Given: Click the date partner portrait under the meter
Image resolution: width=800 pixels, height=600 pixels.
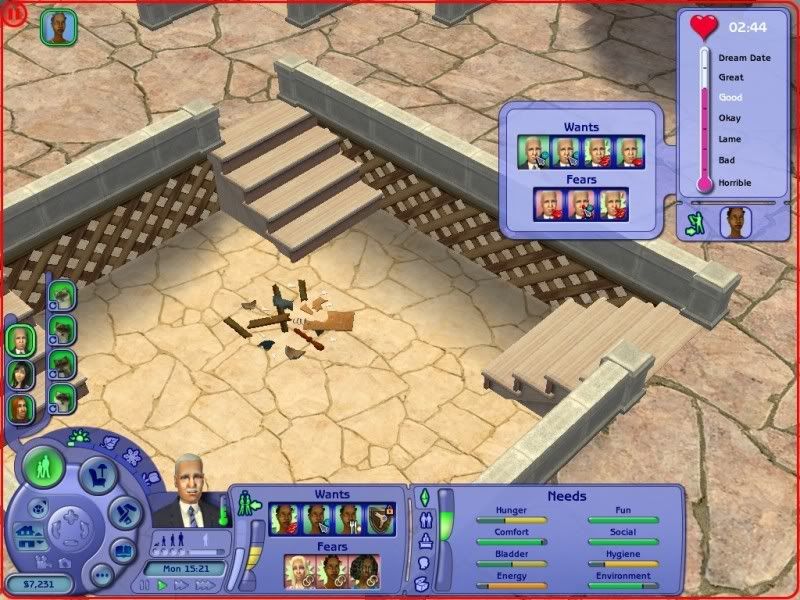Looking at the screenshot, I should tap(735, 224).
